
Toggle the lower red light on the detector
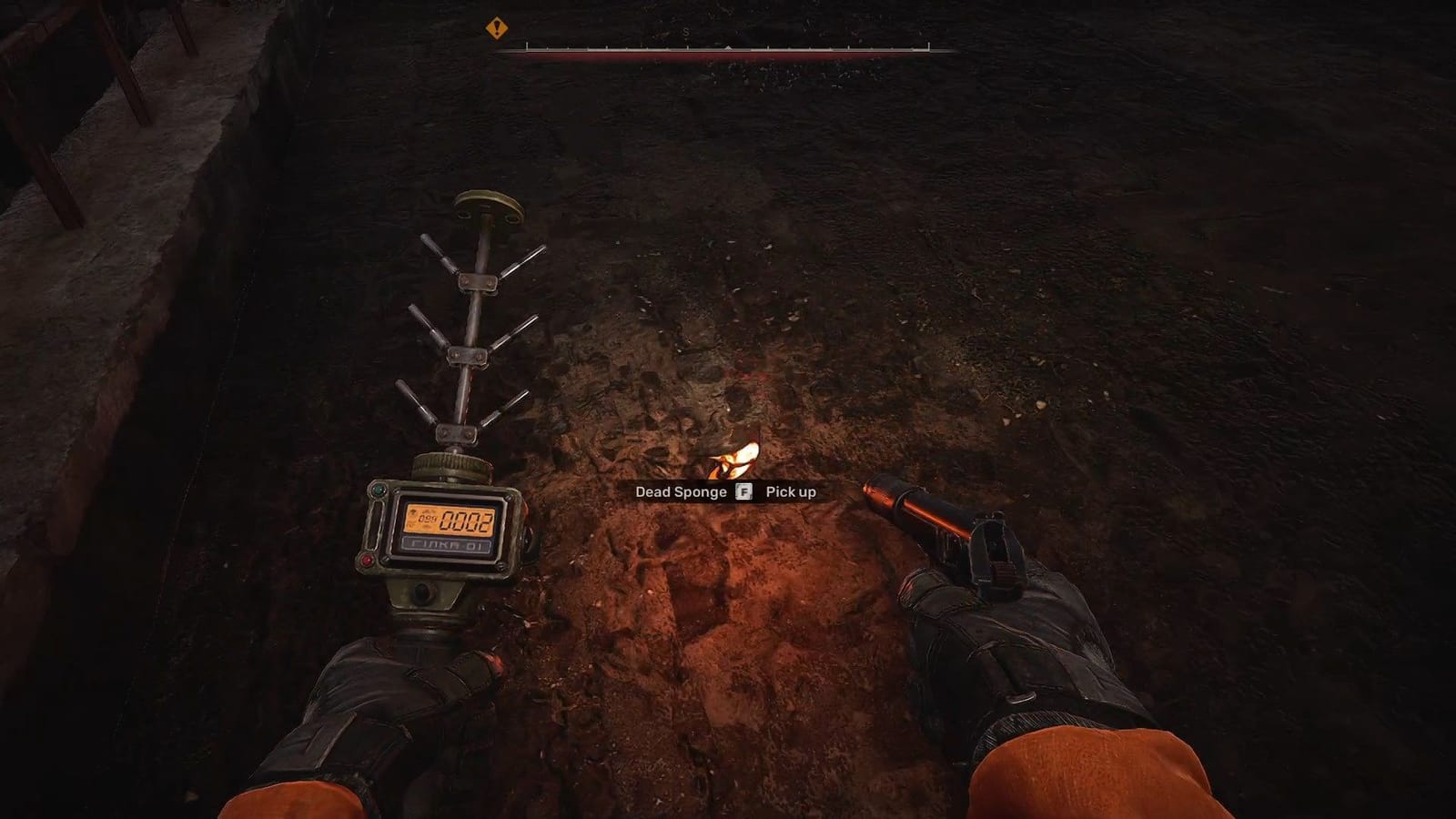coord(367,560)
